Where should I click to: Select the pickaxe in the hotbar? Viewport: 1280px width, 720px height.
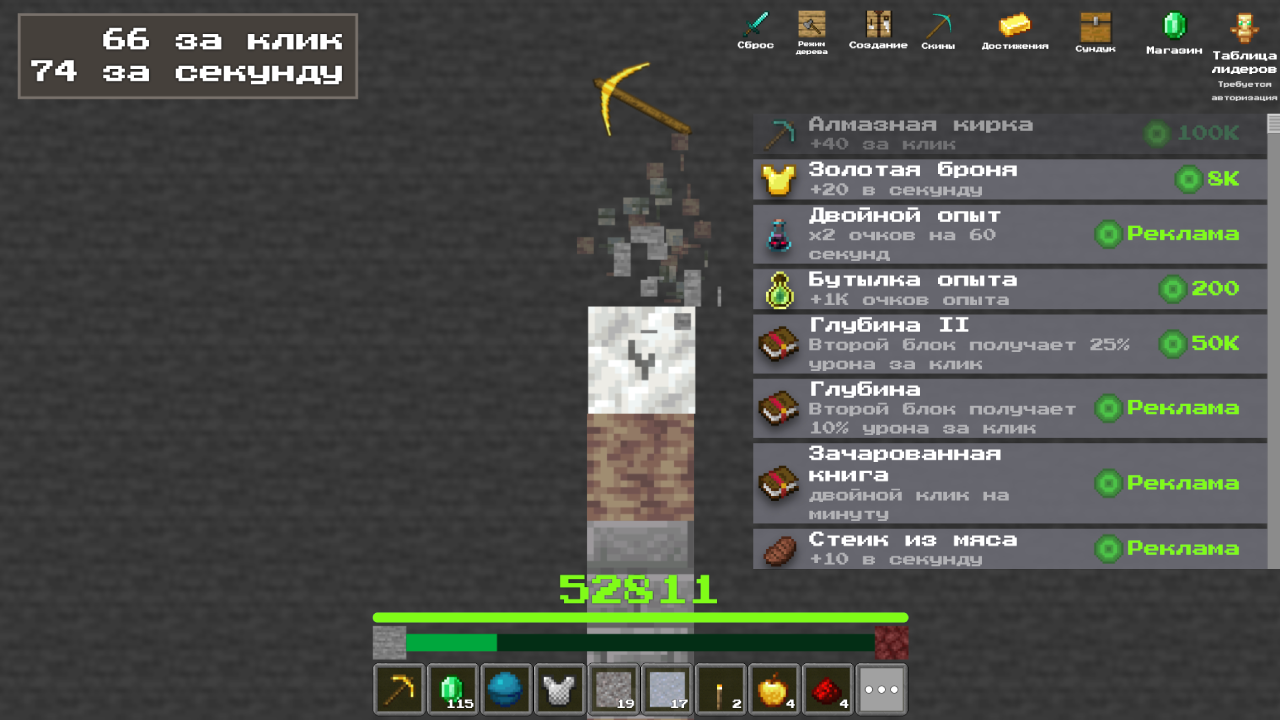(x=399, y=689)
